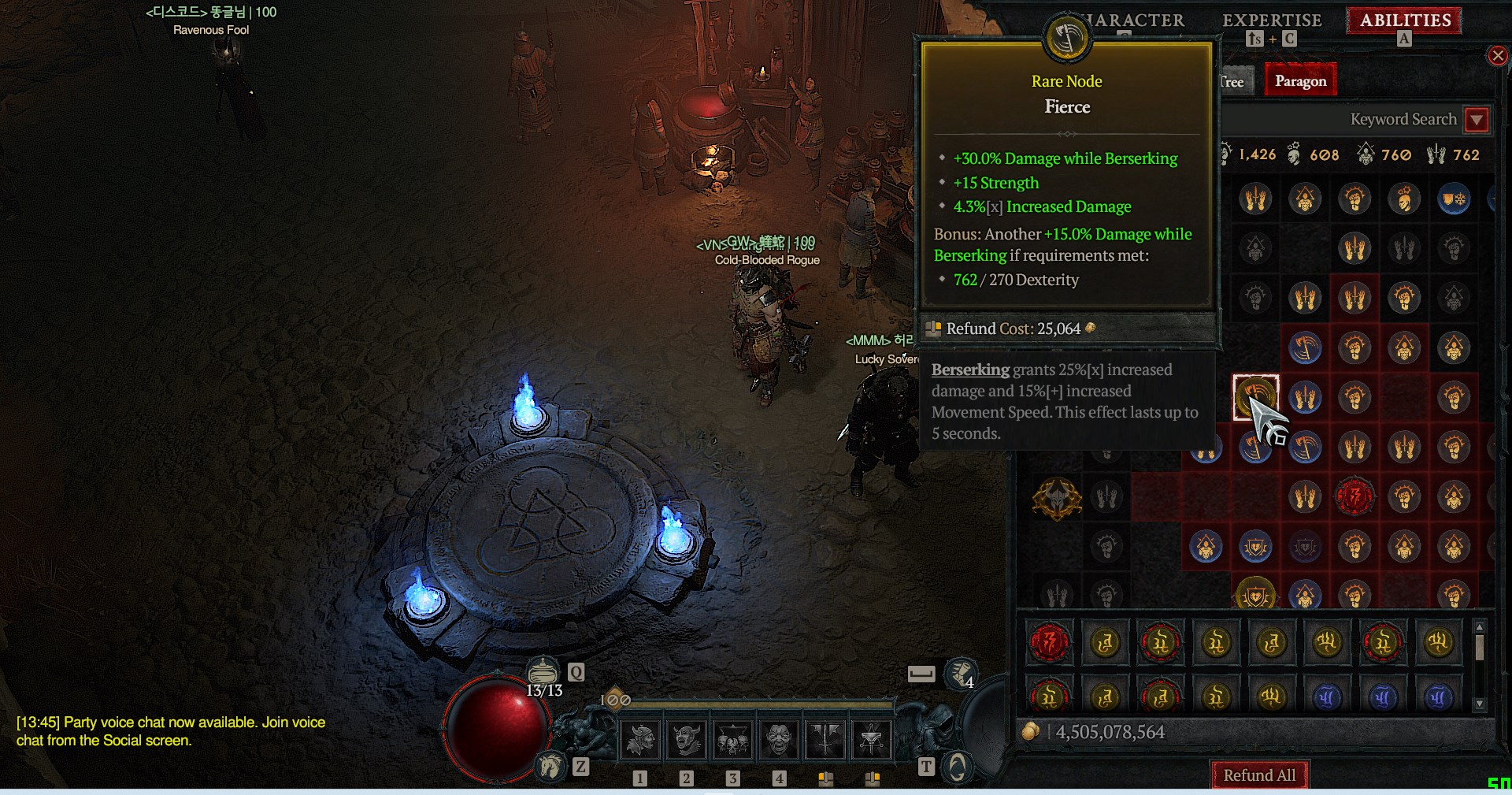Select the red glyph socket on the board
The width and height of the screenshot is (1512, 795).
[x=1354, y=496]
